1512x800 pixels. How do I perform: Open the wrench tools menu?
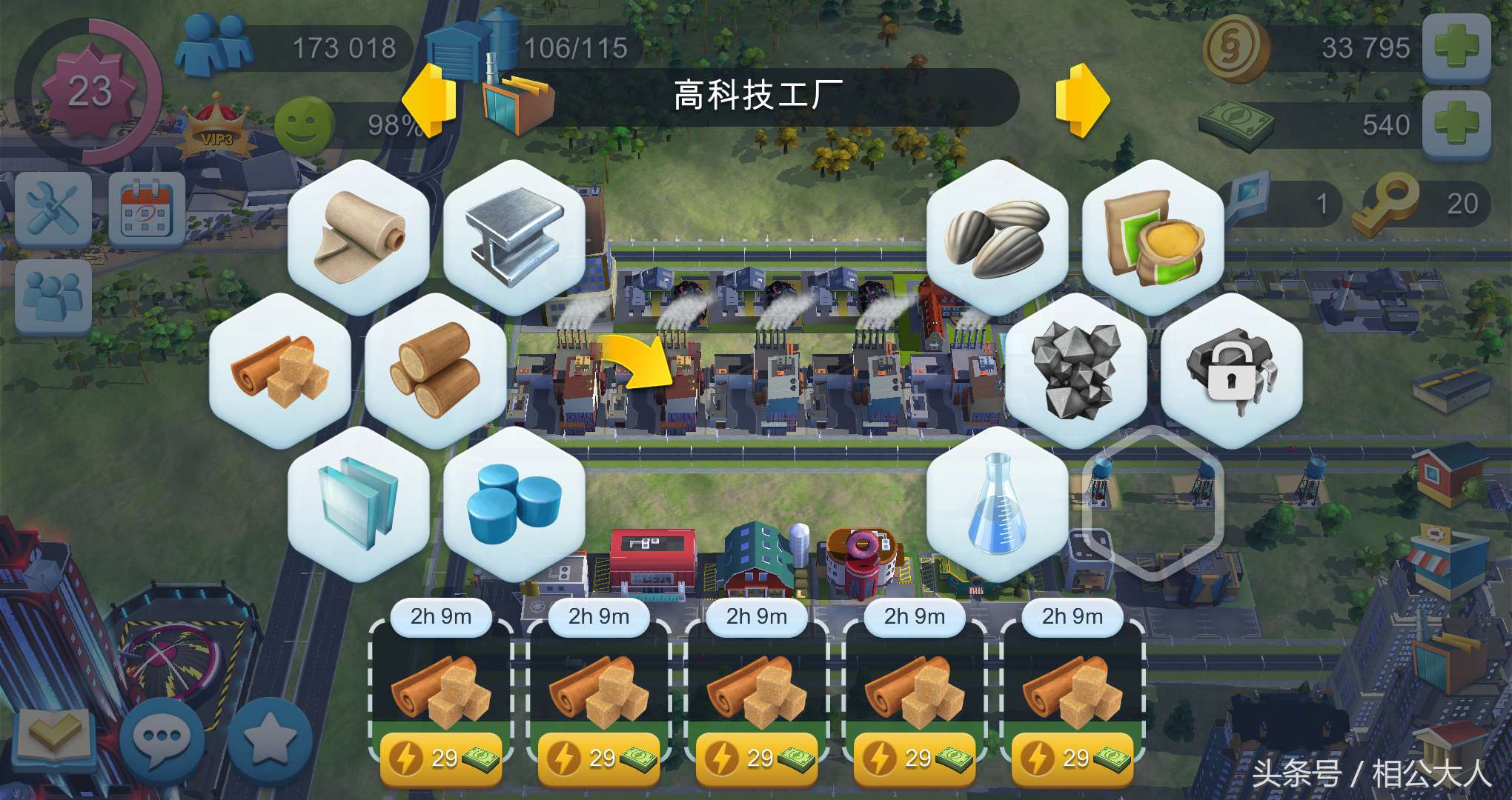[x=52, y=207]
